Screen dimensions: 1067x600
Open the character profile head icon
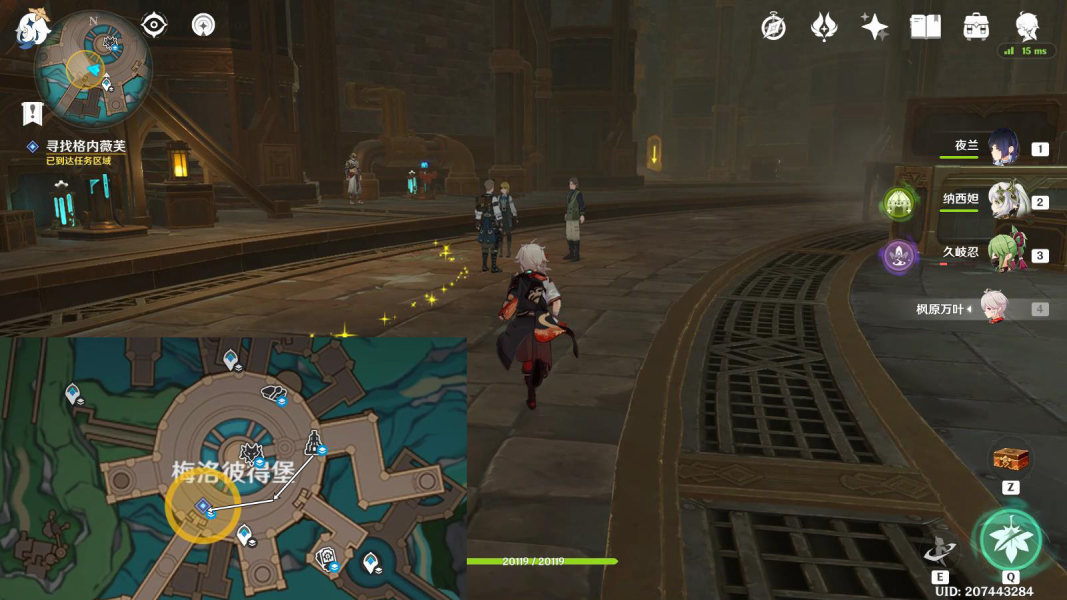pos(1027,25)
